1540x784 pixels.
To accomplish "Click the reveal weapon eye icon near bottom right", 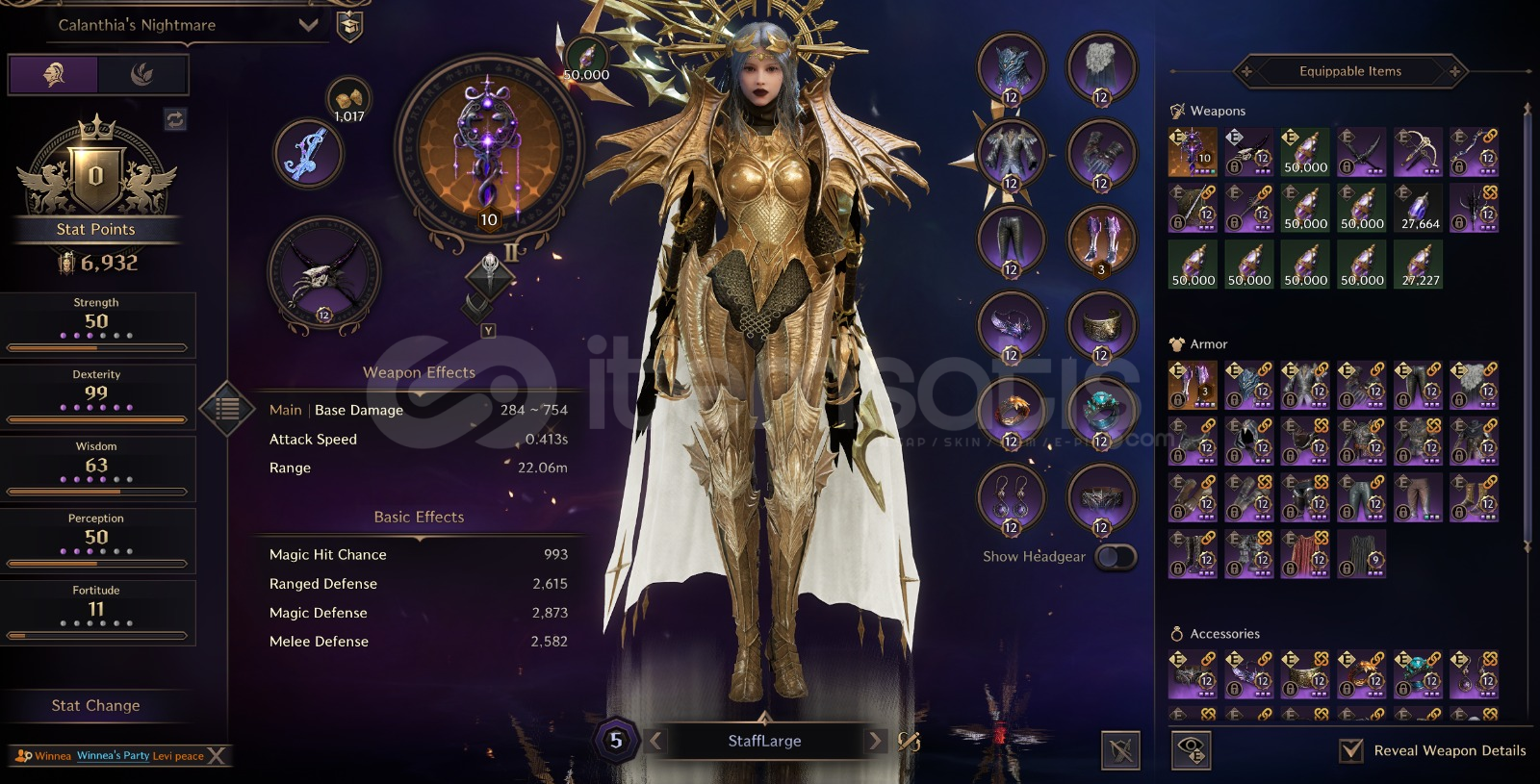I will tap(1193, 749).
